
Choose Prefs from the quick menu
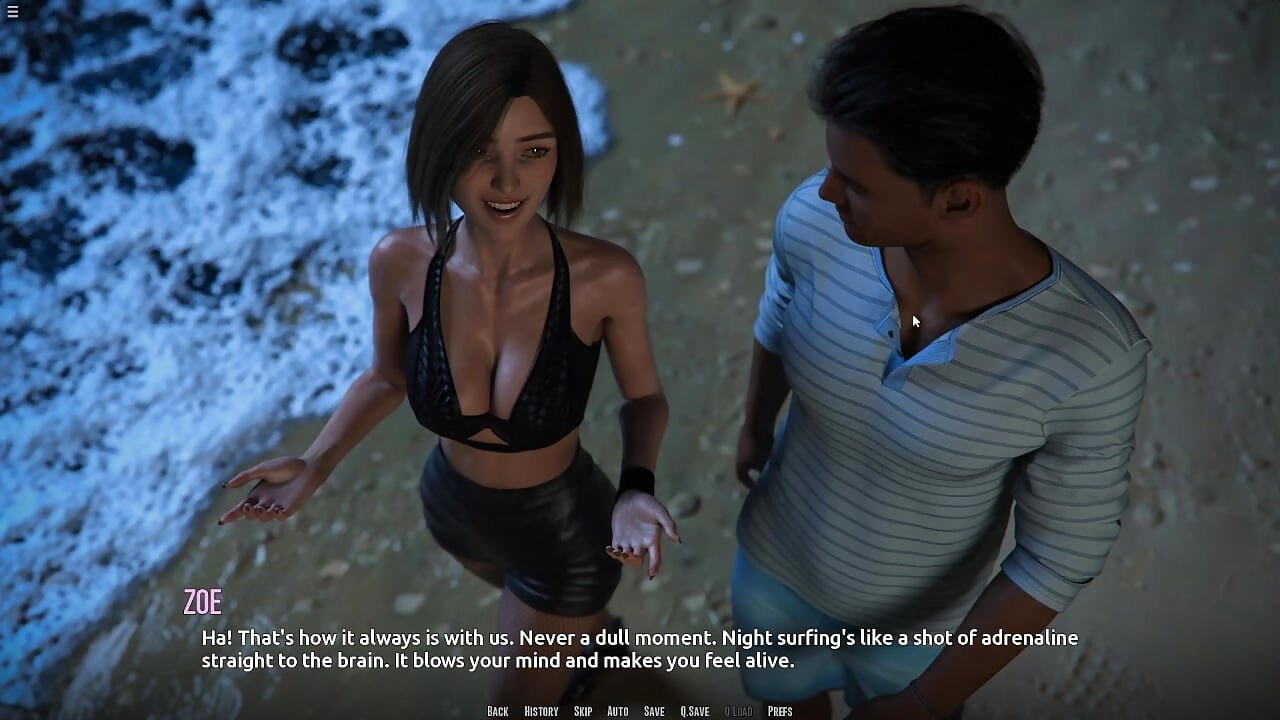780,711
